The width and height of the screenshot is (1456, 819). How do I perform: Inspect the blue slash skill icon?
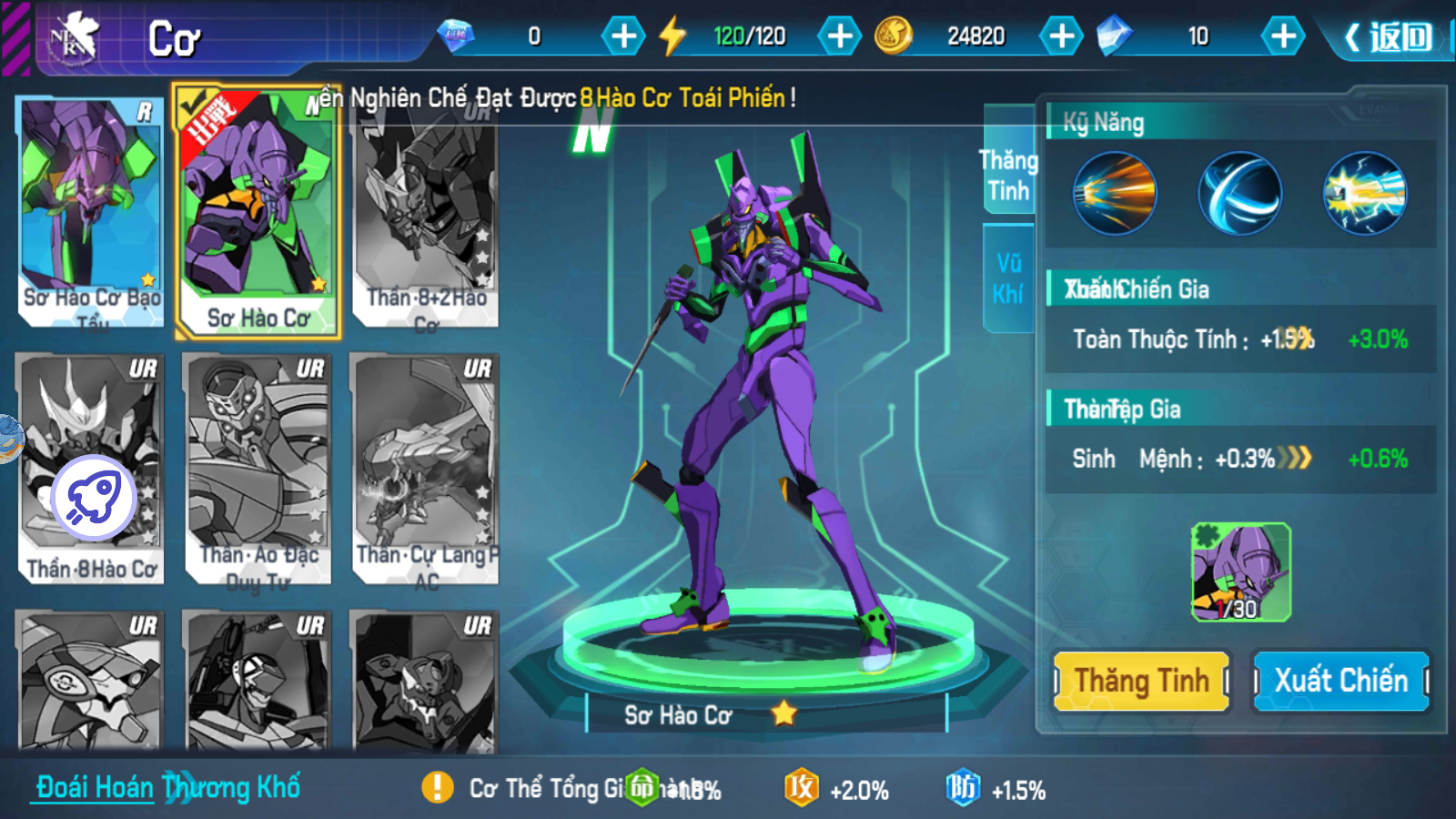pos(1239,194)
